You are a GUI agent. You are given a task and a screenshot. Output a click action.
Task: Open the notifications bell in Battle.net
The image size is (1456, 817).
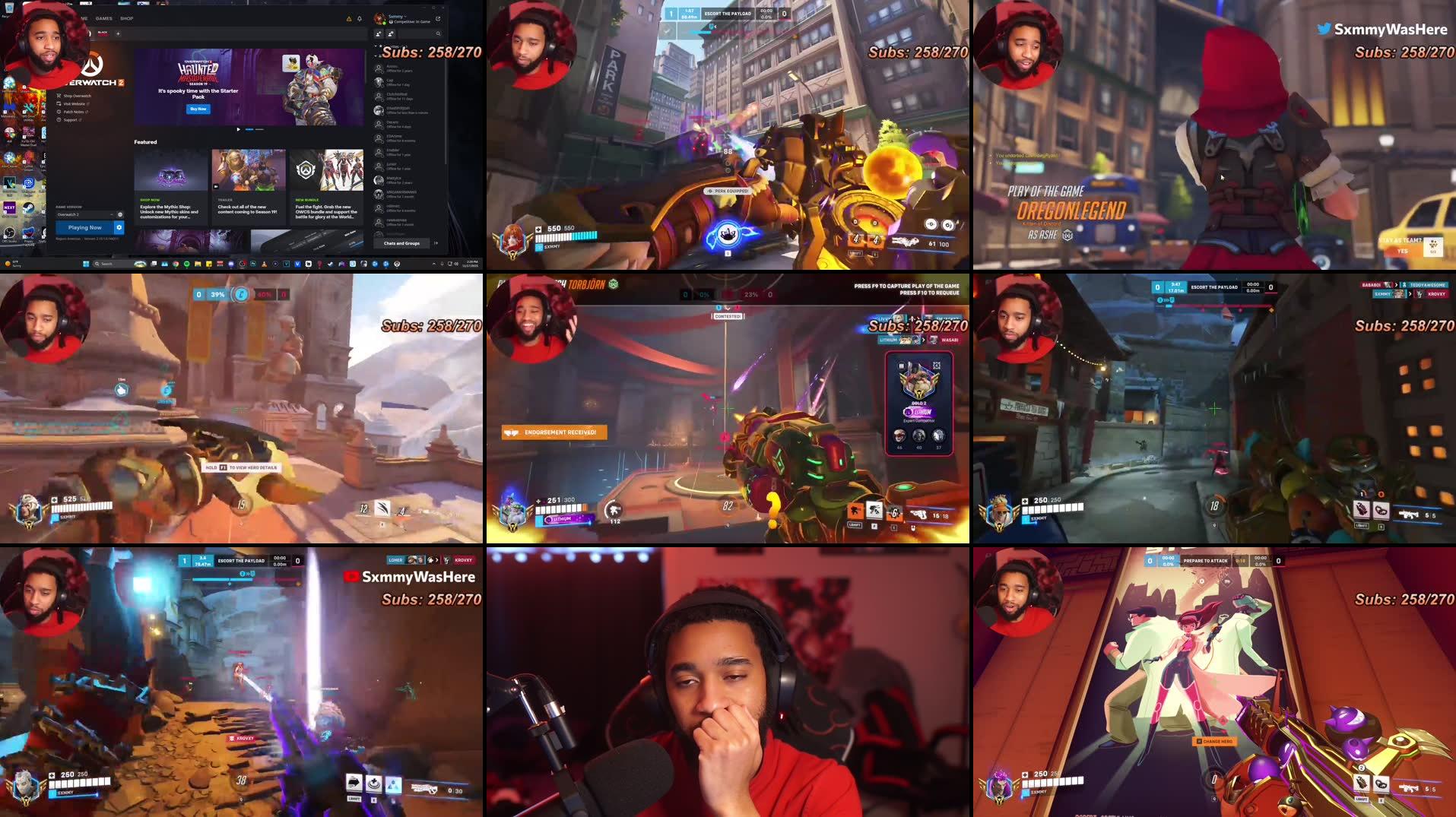[x=360, y=18]
